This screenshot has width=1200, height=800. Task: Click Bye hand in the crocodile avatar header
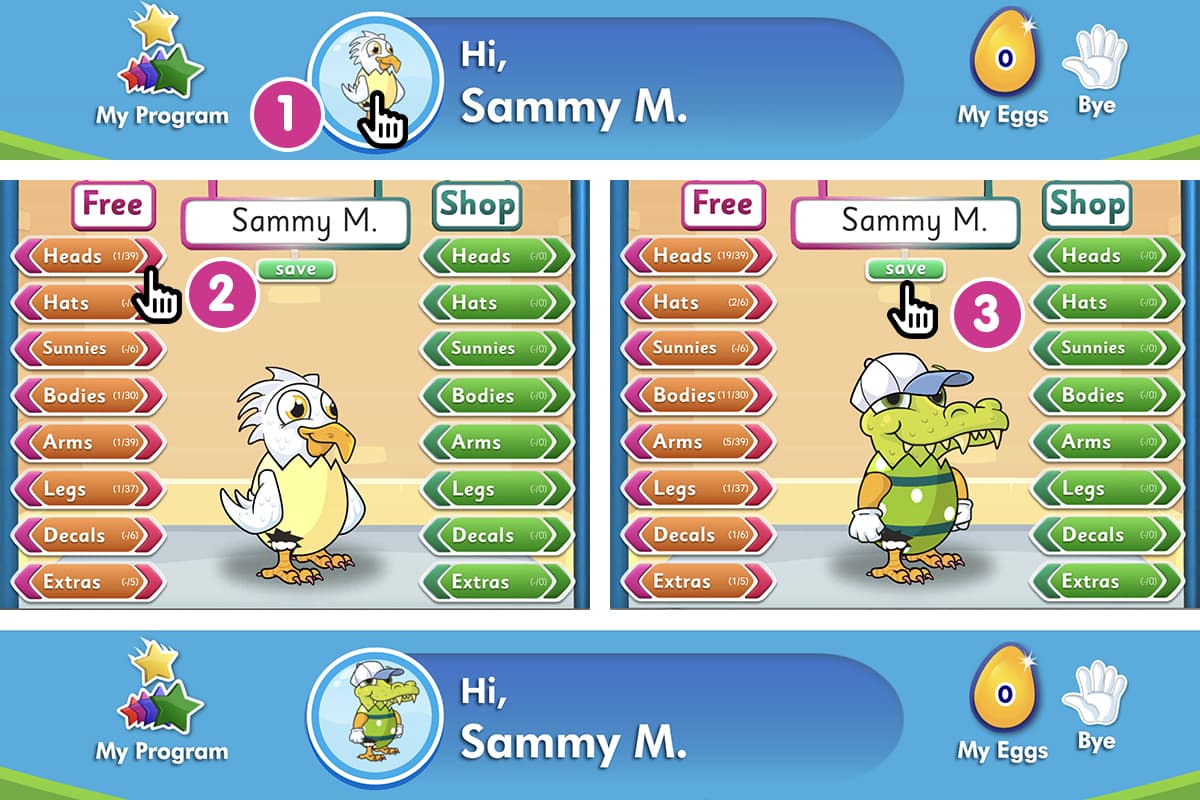(x=1096, y=708)
